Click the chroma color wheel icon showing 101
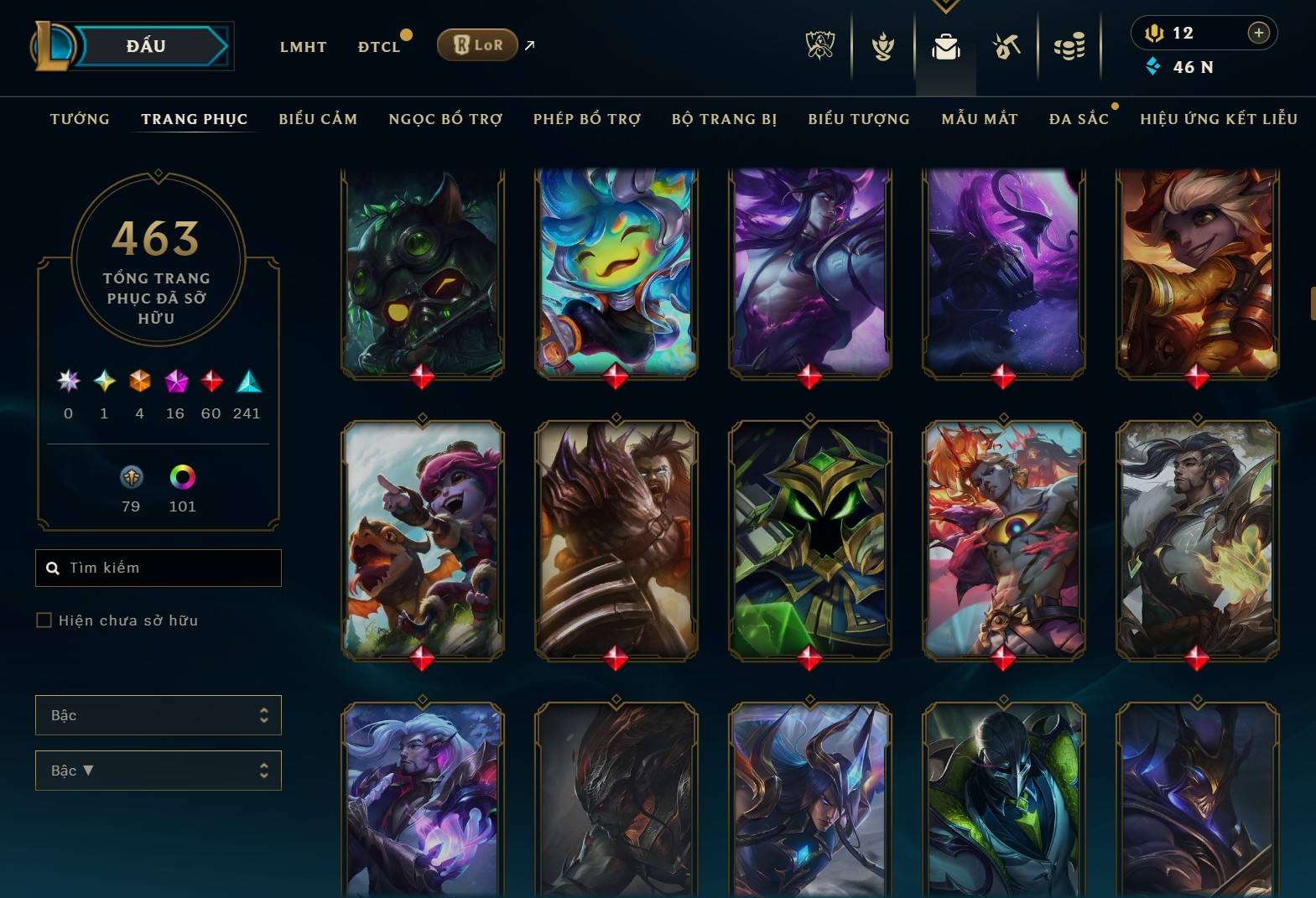The image size is (1316, 898). [x=182, y=478]
